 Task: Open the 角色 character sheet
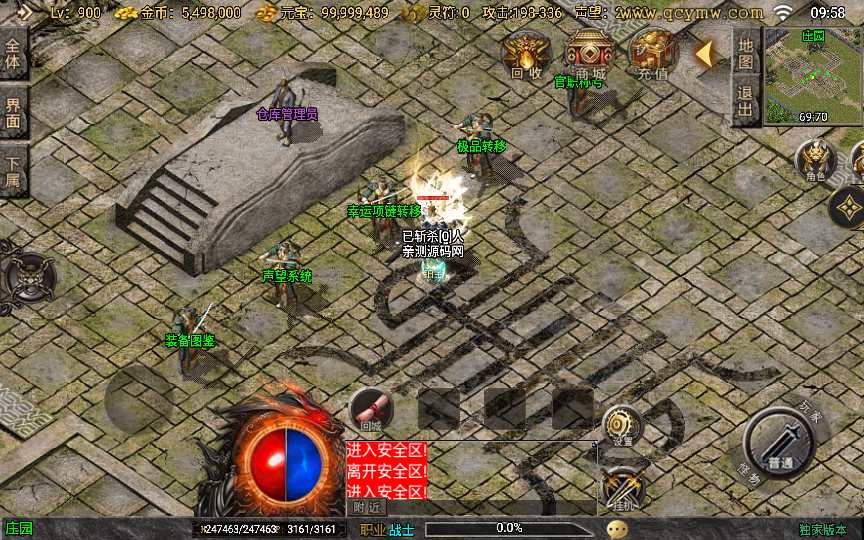(815, 160)
